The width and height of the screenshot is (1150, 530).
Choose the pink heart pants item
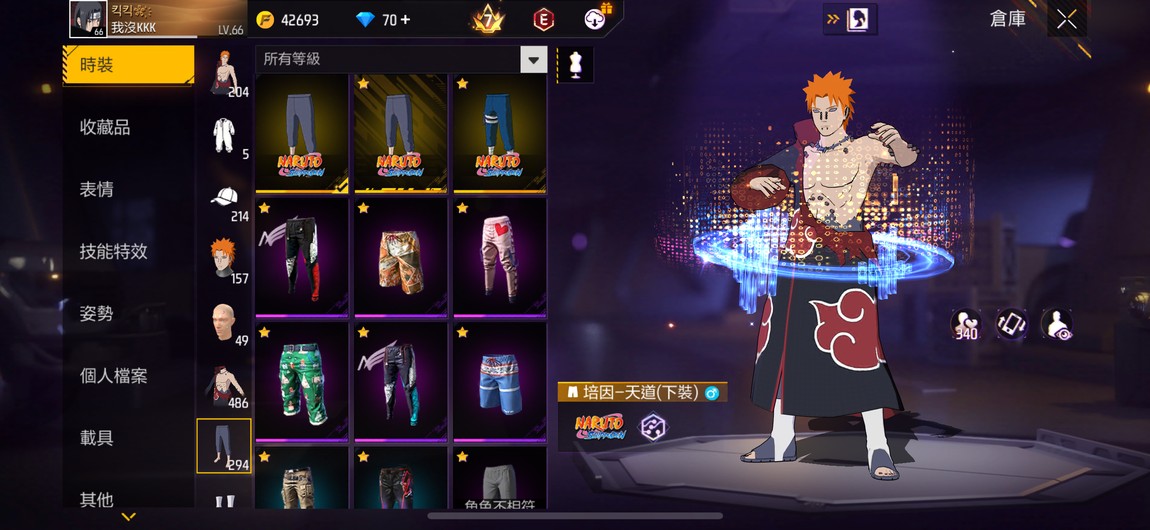499,257
